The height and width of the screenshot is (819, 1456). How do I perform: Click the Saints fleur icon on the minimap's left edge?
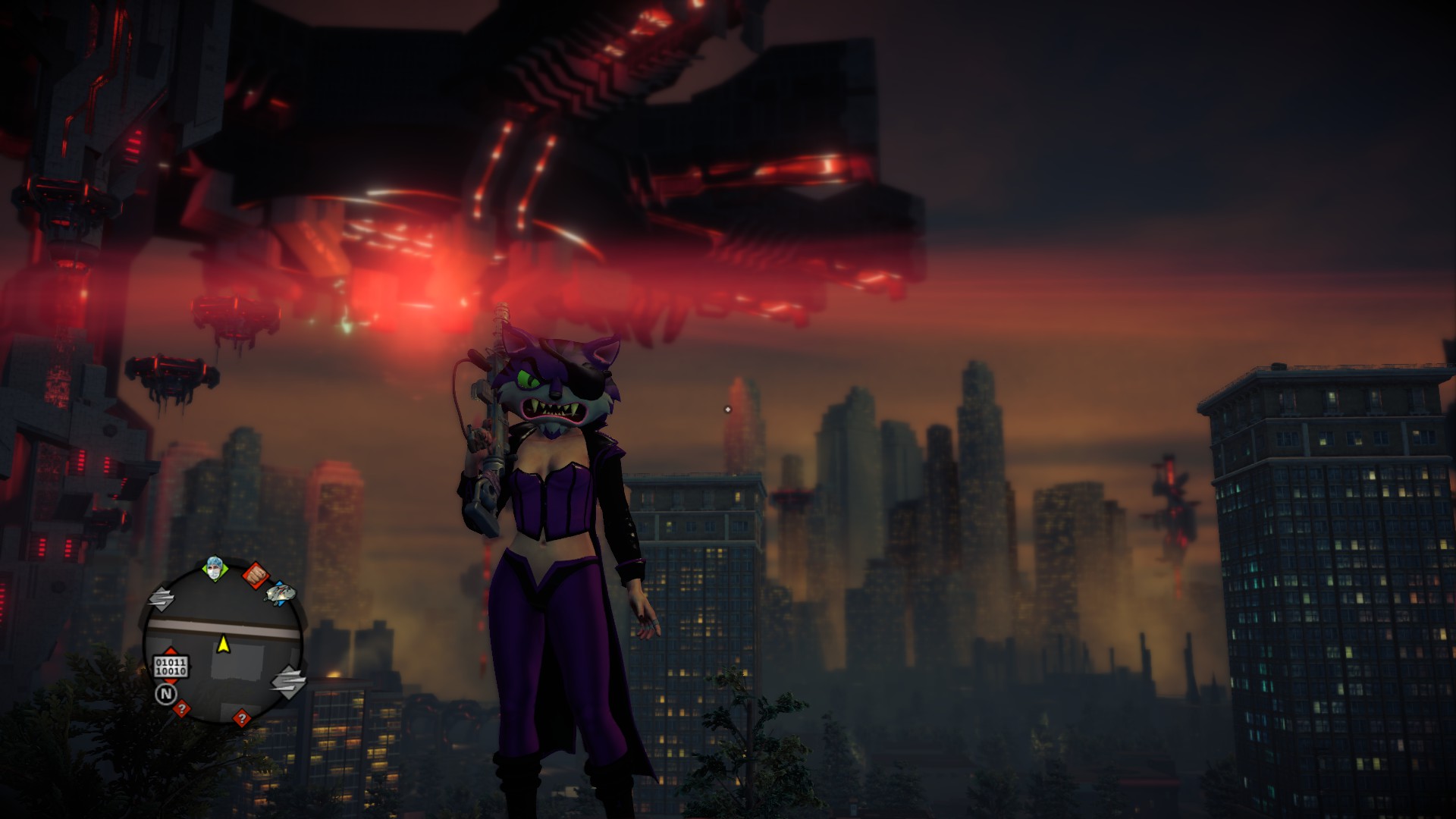point(163,598)
